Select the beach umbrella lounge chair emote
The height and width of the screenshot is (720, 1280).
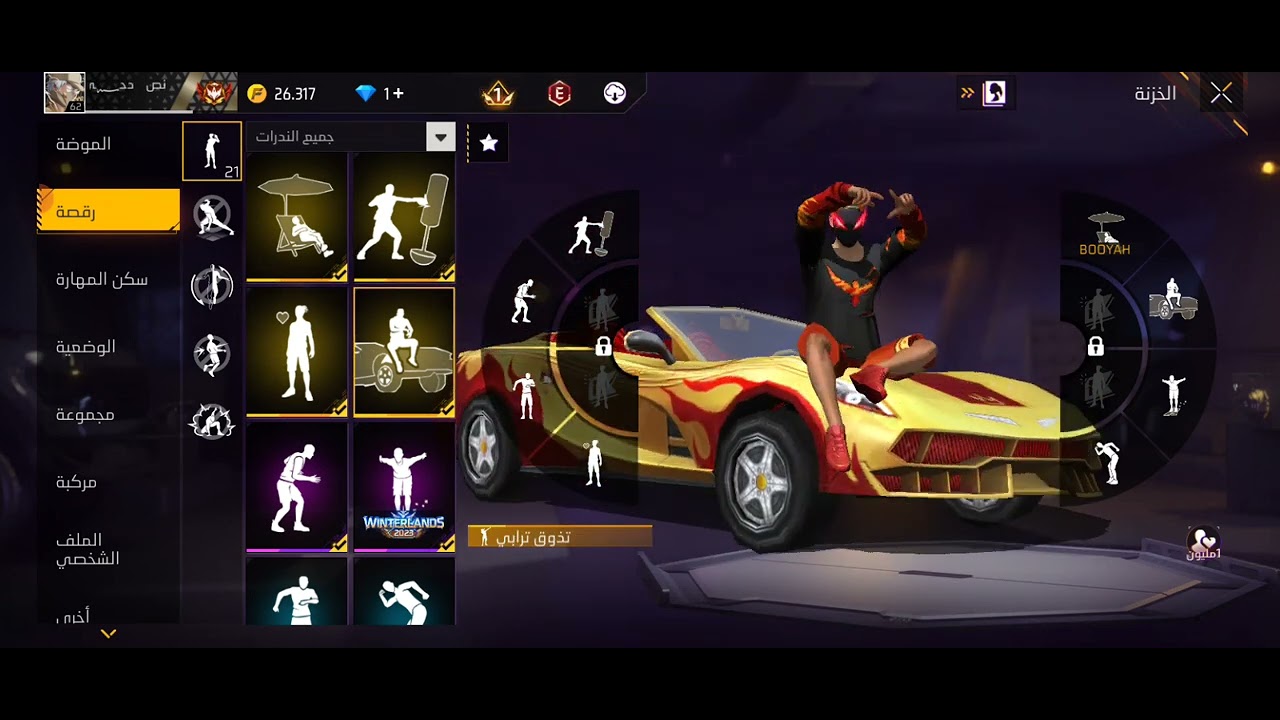[x=297, y=216]
